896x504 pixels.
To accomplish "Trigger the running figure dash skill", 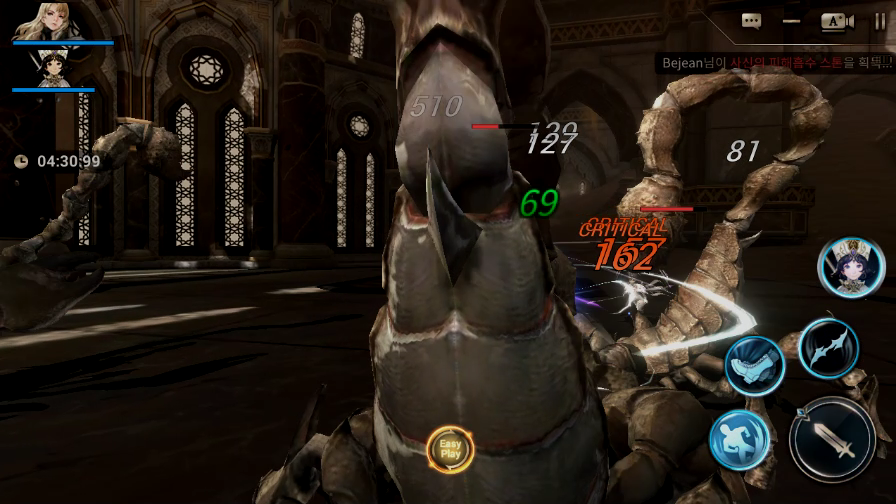I will coord(739,440).
